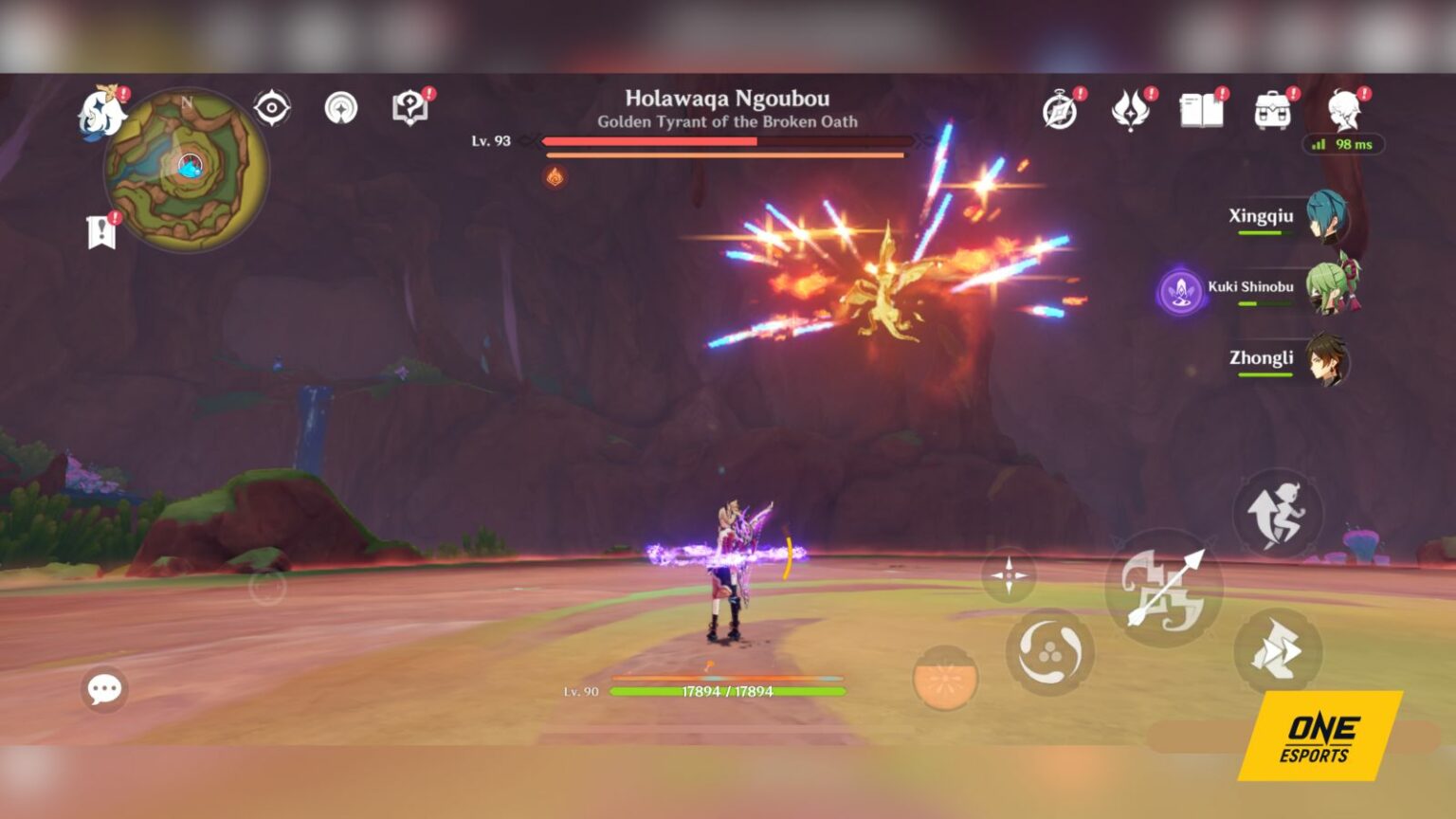Click the Lumenstone Adjuvant gadget icon

(x=1008, y=575)
